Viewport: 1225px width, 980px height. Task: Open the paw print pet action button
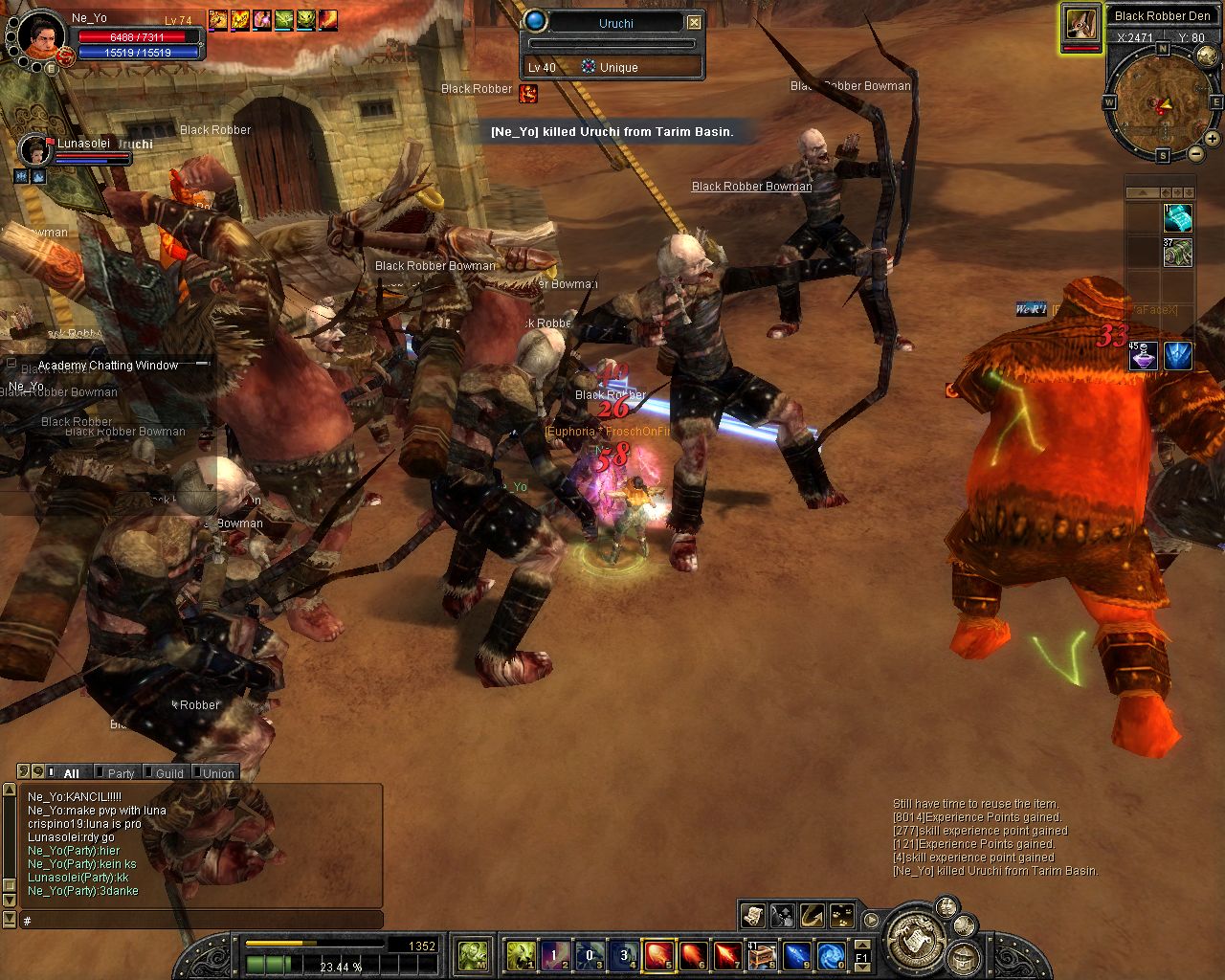[x=841, y=915]
